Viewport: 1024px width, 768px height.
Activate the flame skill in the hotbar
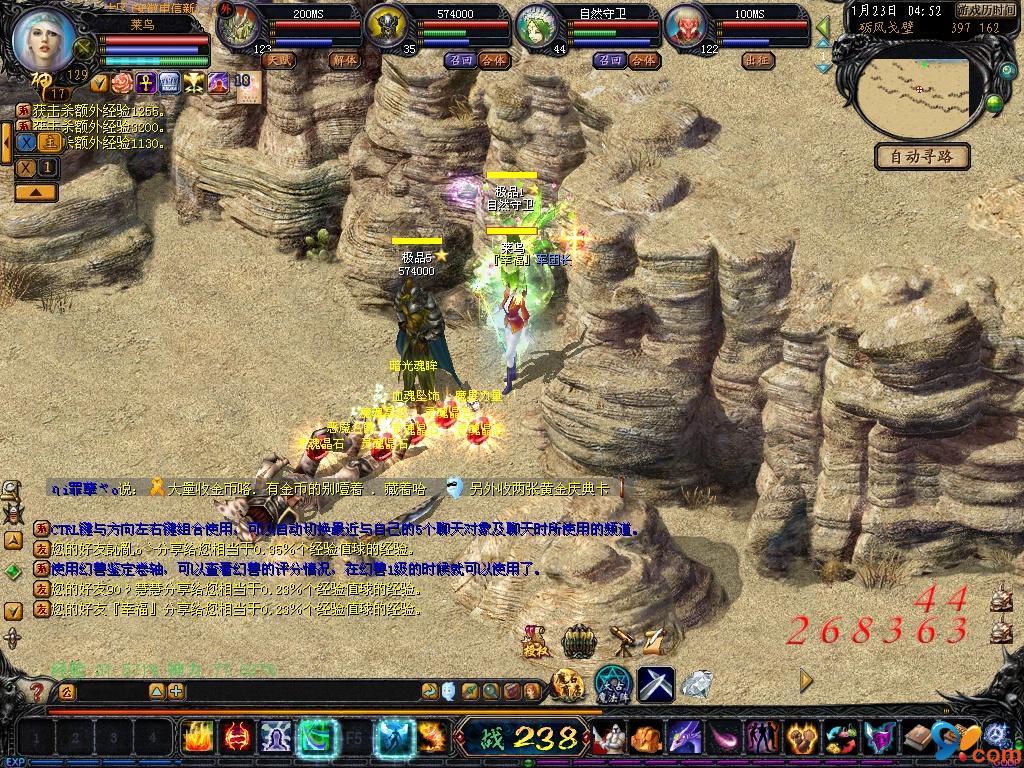197,738
